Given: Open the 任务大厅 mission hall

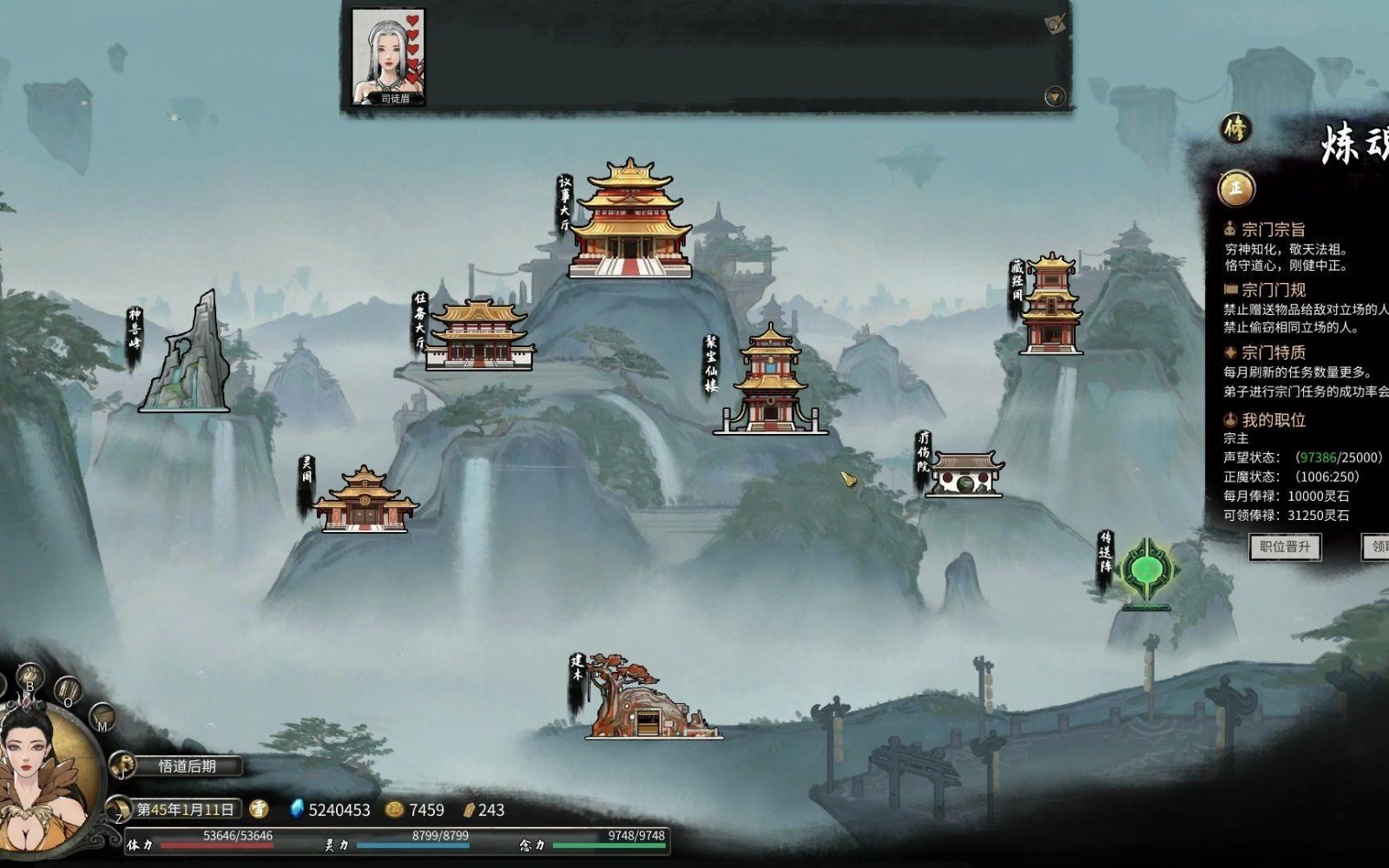Looking at the screenshot, I should pos(479,337).
